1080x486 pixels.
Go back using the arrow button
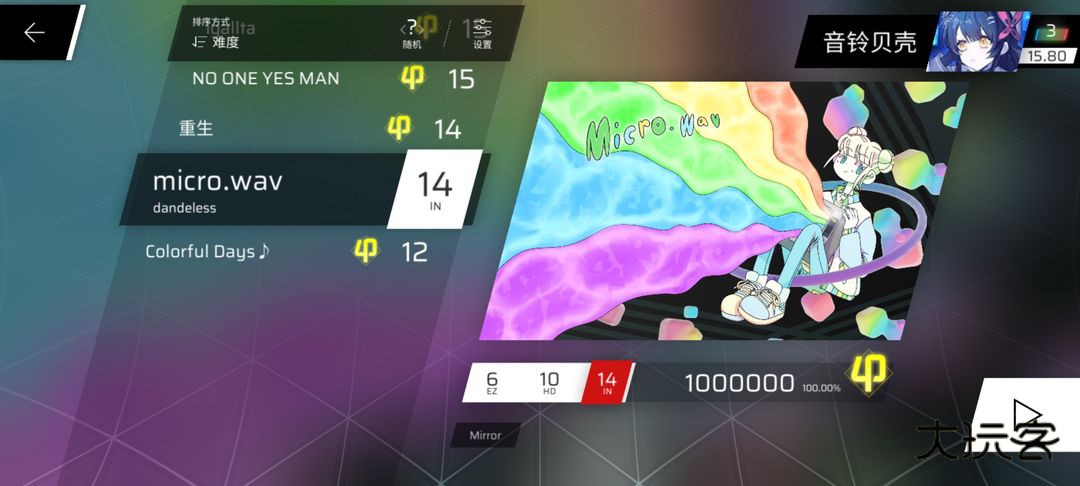coord(35,33)
